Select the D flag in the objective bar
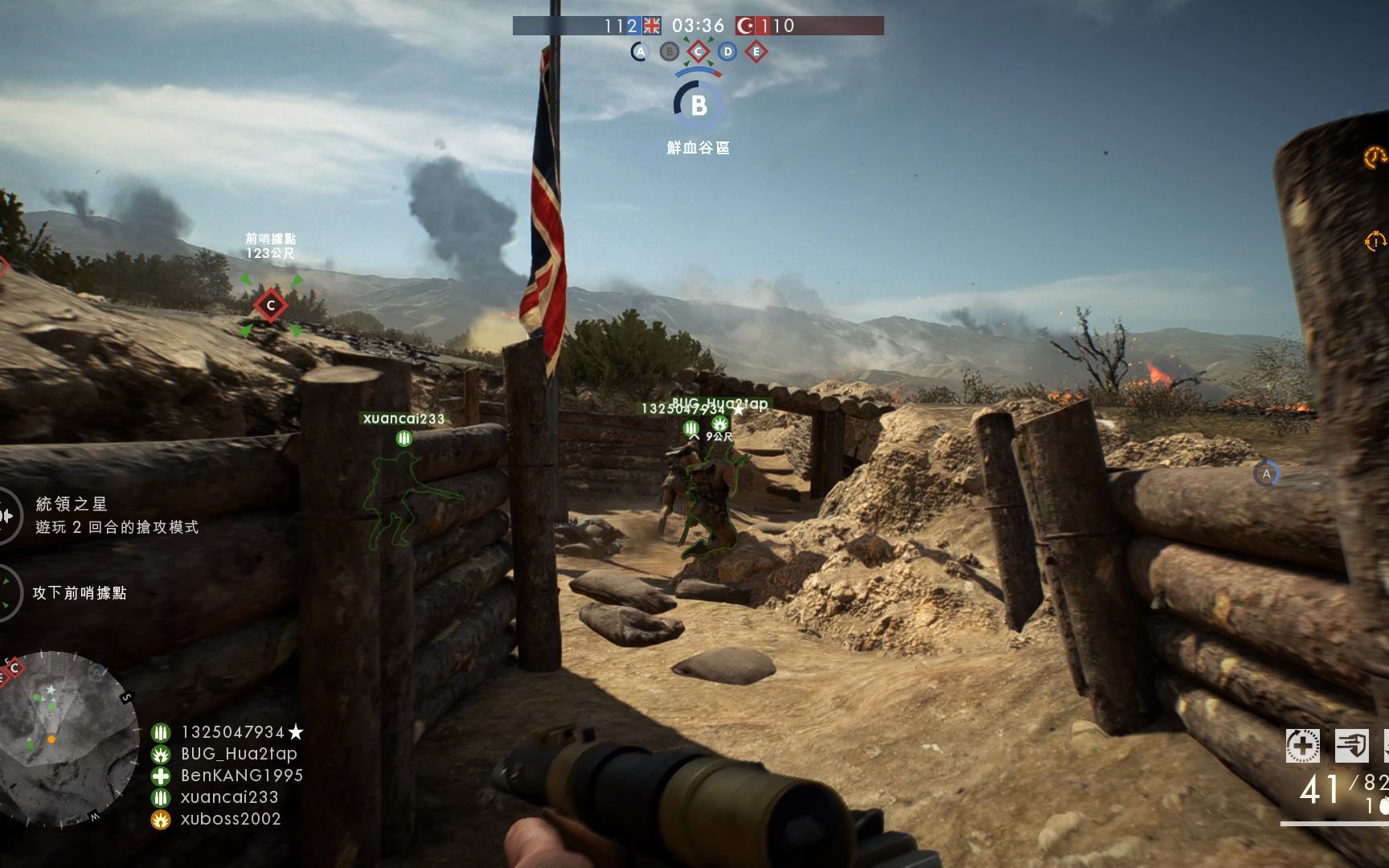Image resolution: width=1389 pixels, height=868 pixels. (727, 52)
